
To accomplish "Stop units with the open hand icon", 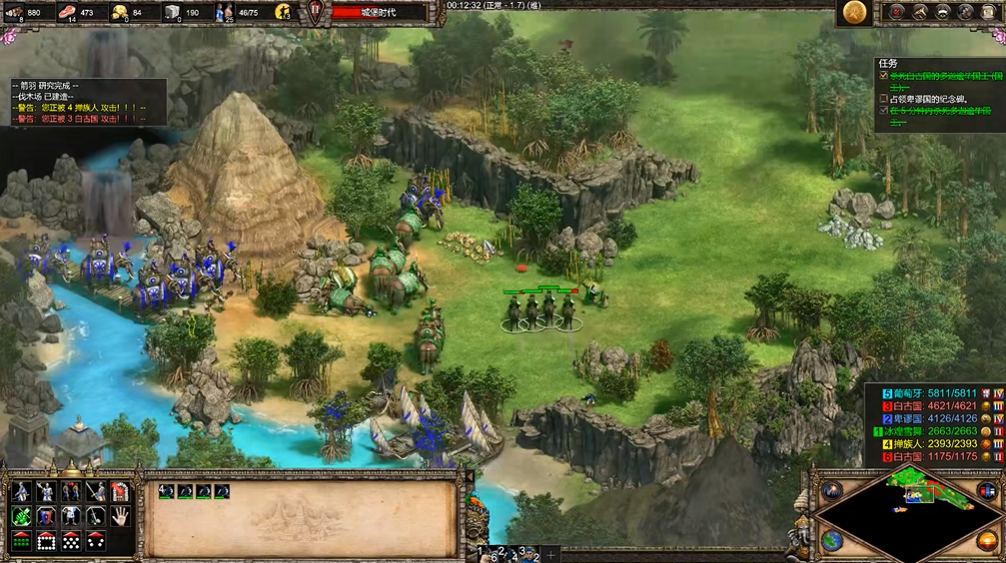I will (x=121, y=516).
